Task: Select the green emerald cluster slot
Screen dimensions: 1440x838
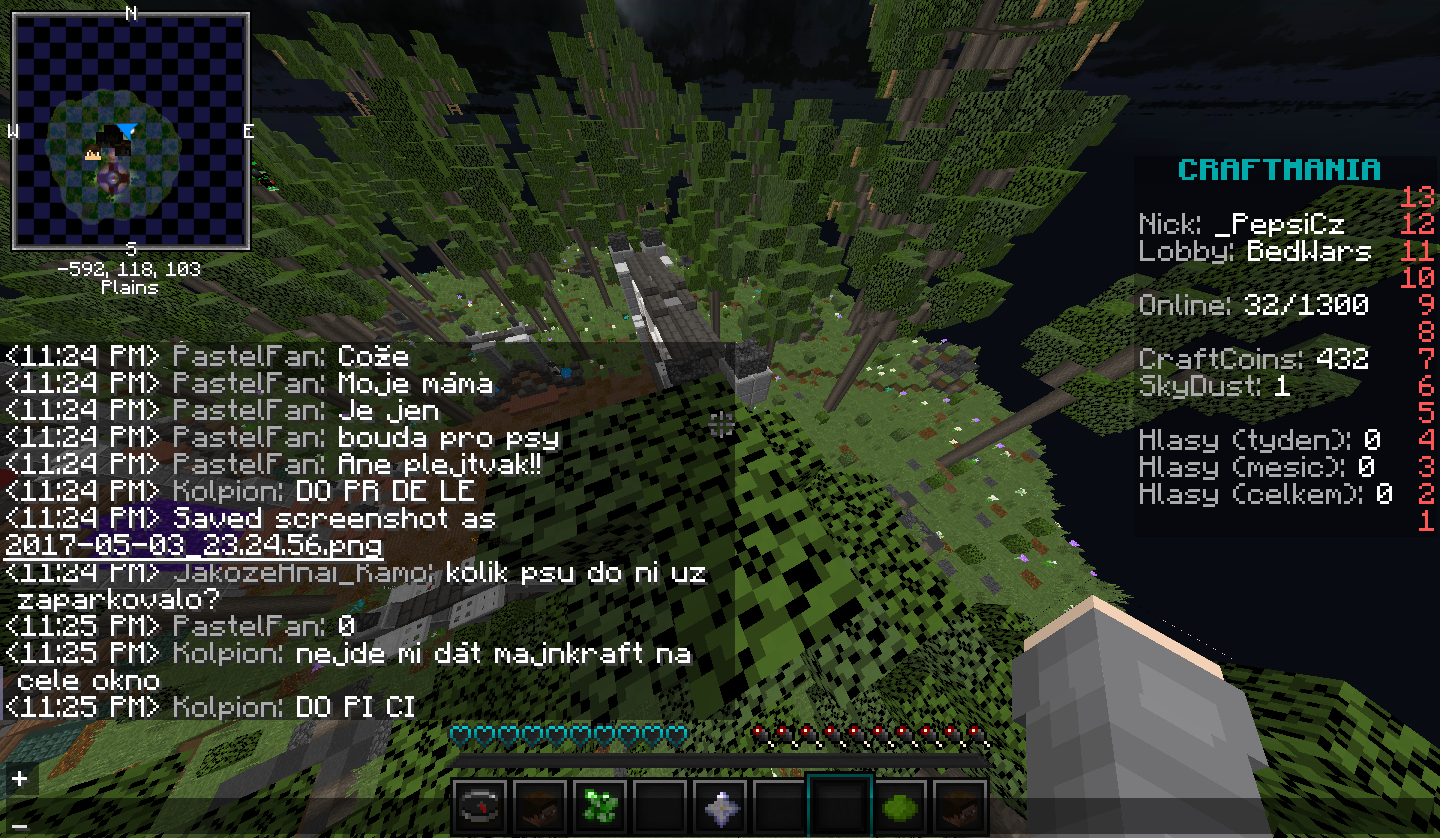Action: [600, 805]
